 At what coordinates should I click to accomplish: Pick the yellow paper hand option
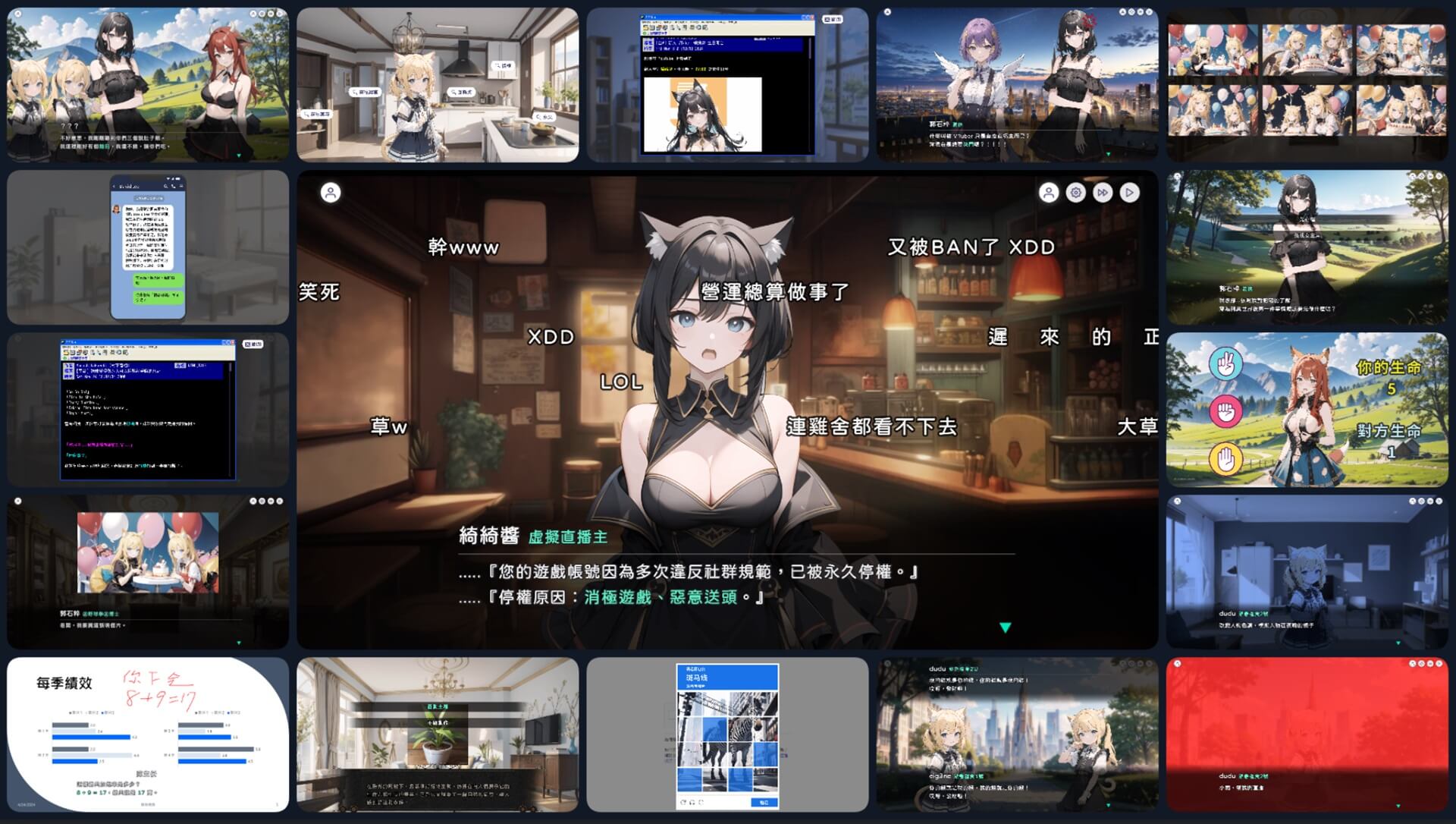[1225, 460]
